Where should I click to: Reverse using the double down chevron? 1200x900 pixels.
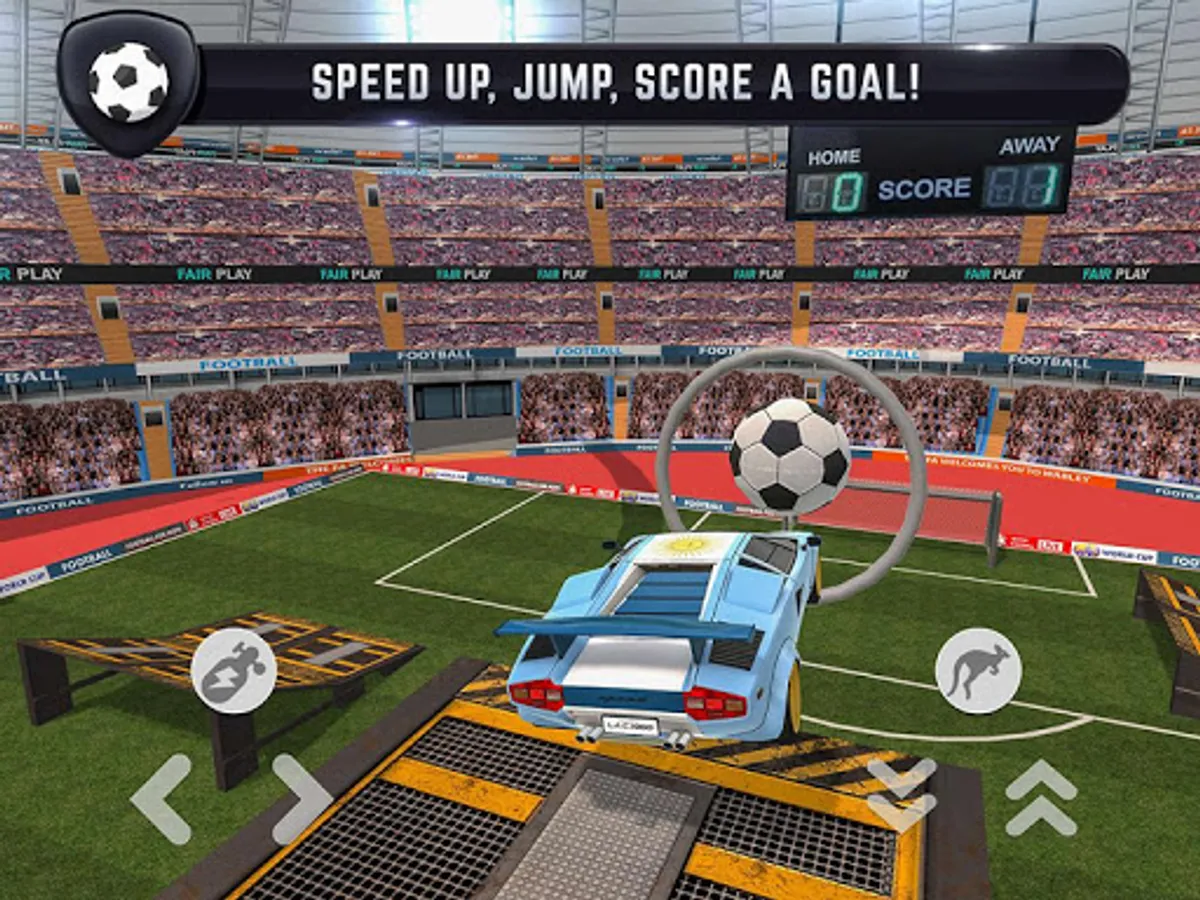[901, 795]
